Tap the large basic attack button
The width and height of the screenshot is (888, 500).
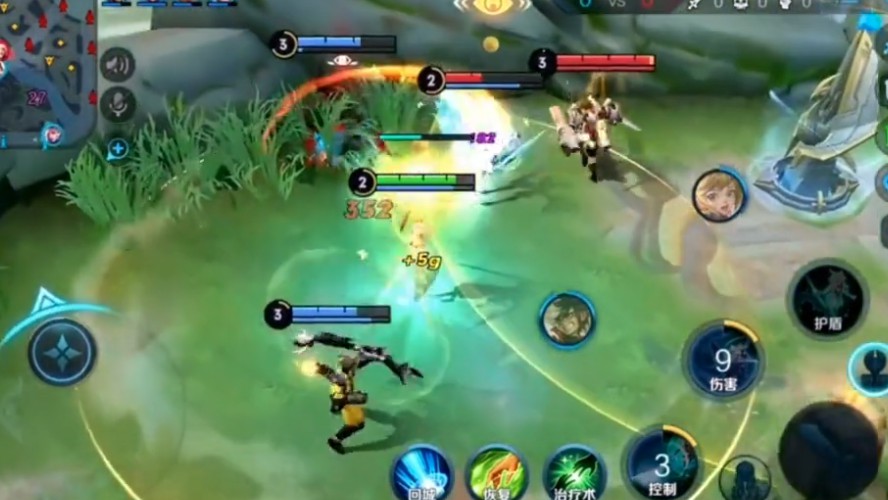point(829,450)
